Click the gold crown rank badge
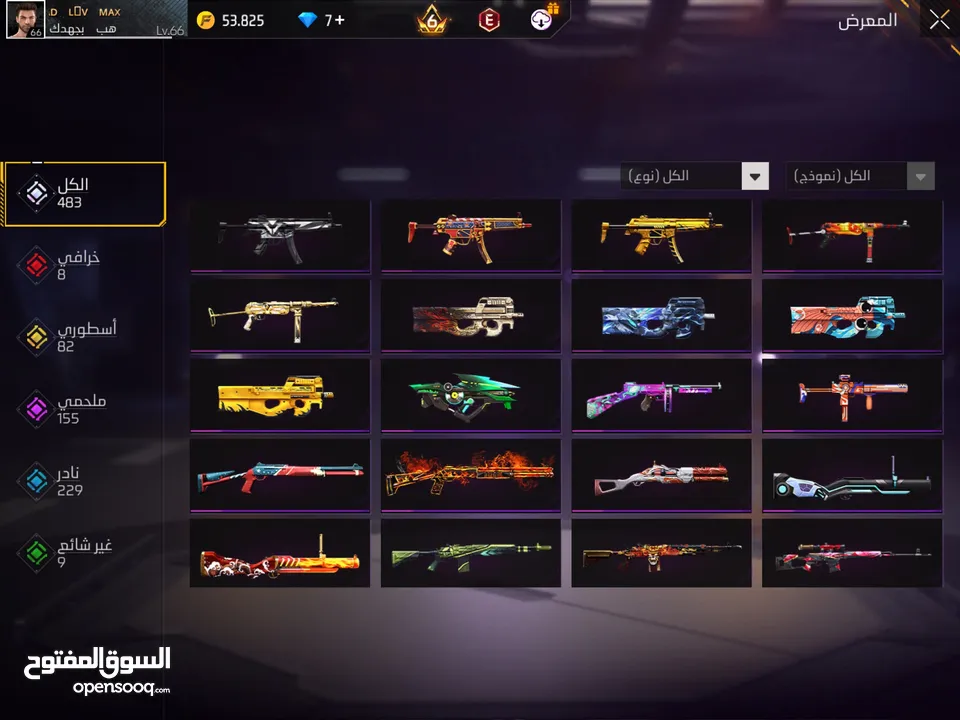The height and width of the screenshot is (720, 960). (x=433, y=20)
